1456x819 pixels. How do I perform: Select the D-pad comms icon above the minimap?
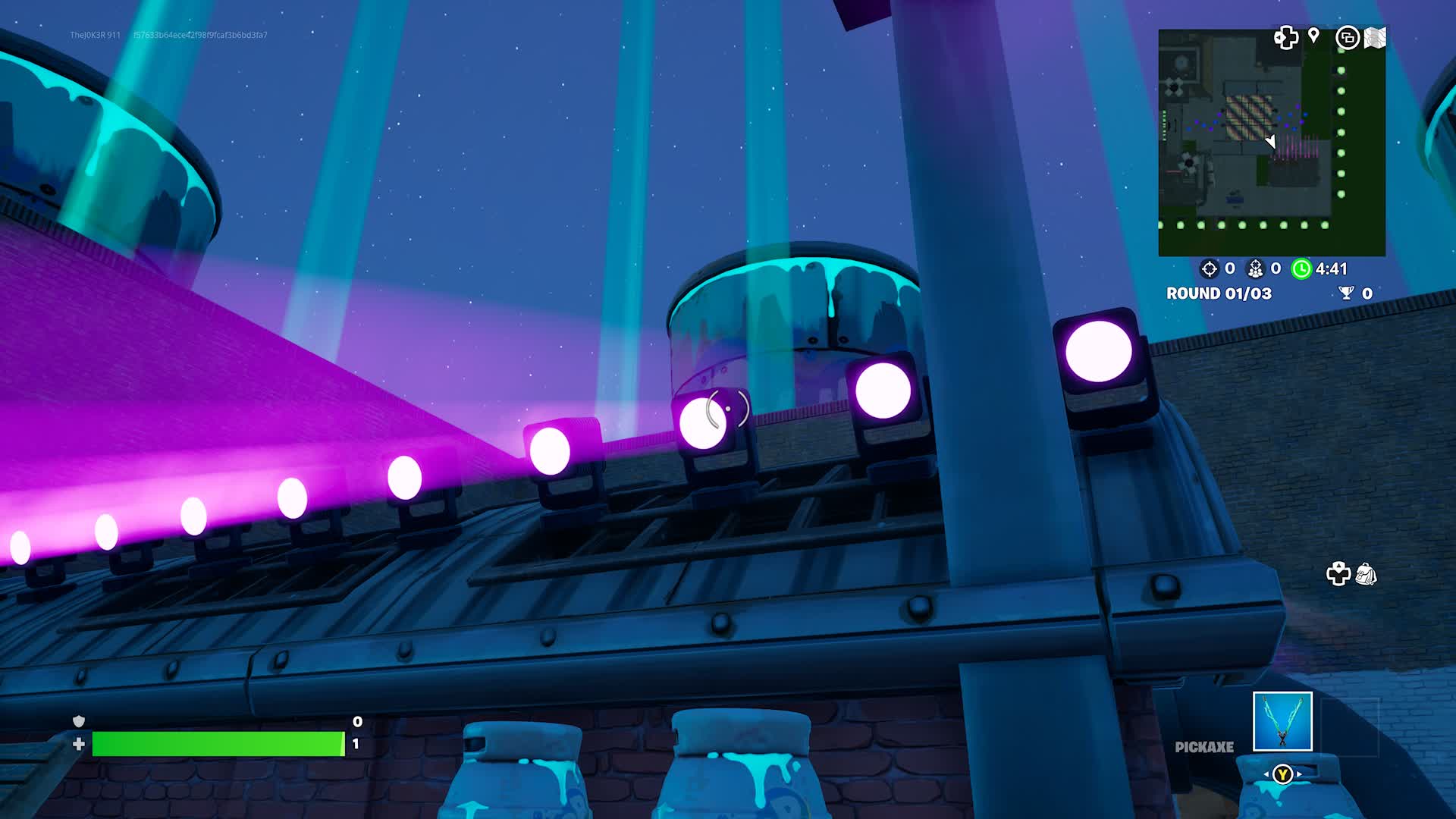pyautogui.click(x=1286, y=38)
